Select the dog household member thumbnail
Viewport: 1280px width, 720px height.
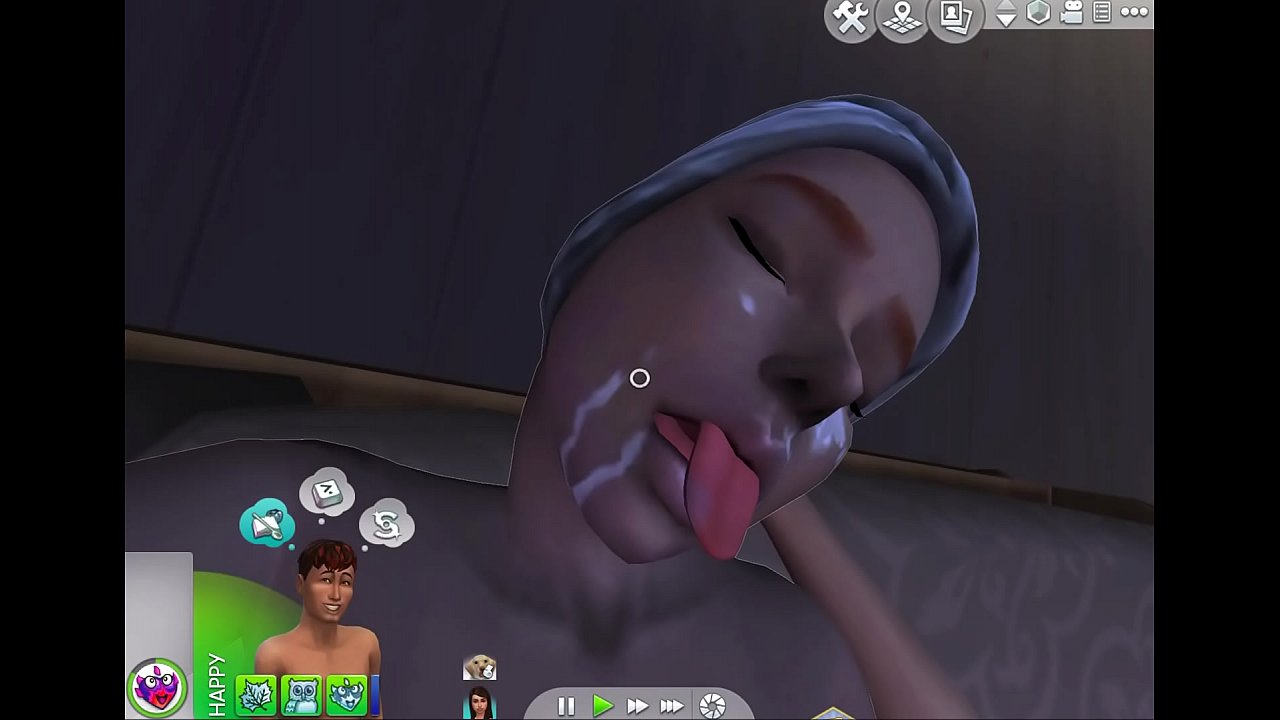coord(480,666)
